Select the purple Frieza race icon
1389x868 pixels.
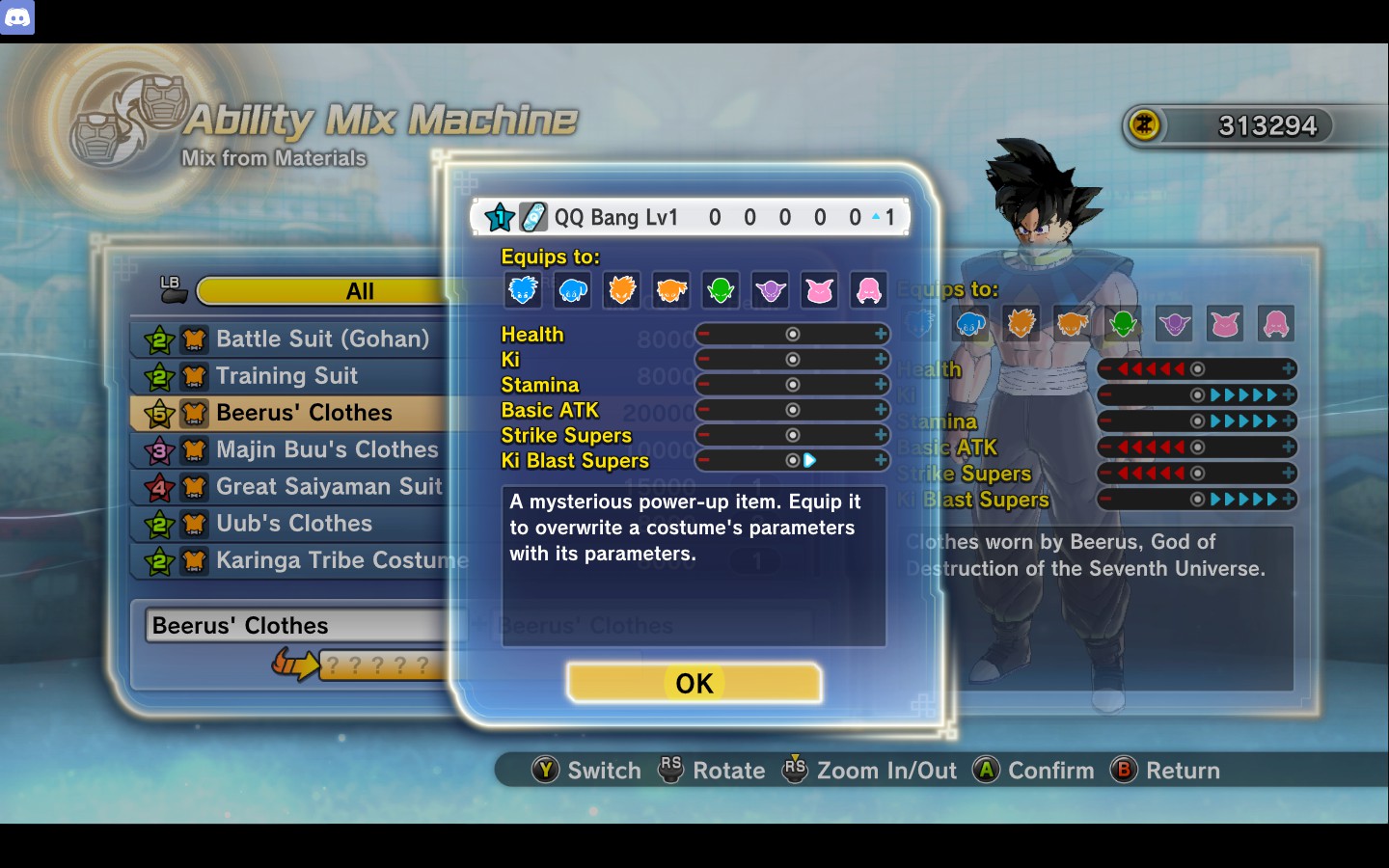point(770,289)
